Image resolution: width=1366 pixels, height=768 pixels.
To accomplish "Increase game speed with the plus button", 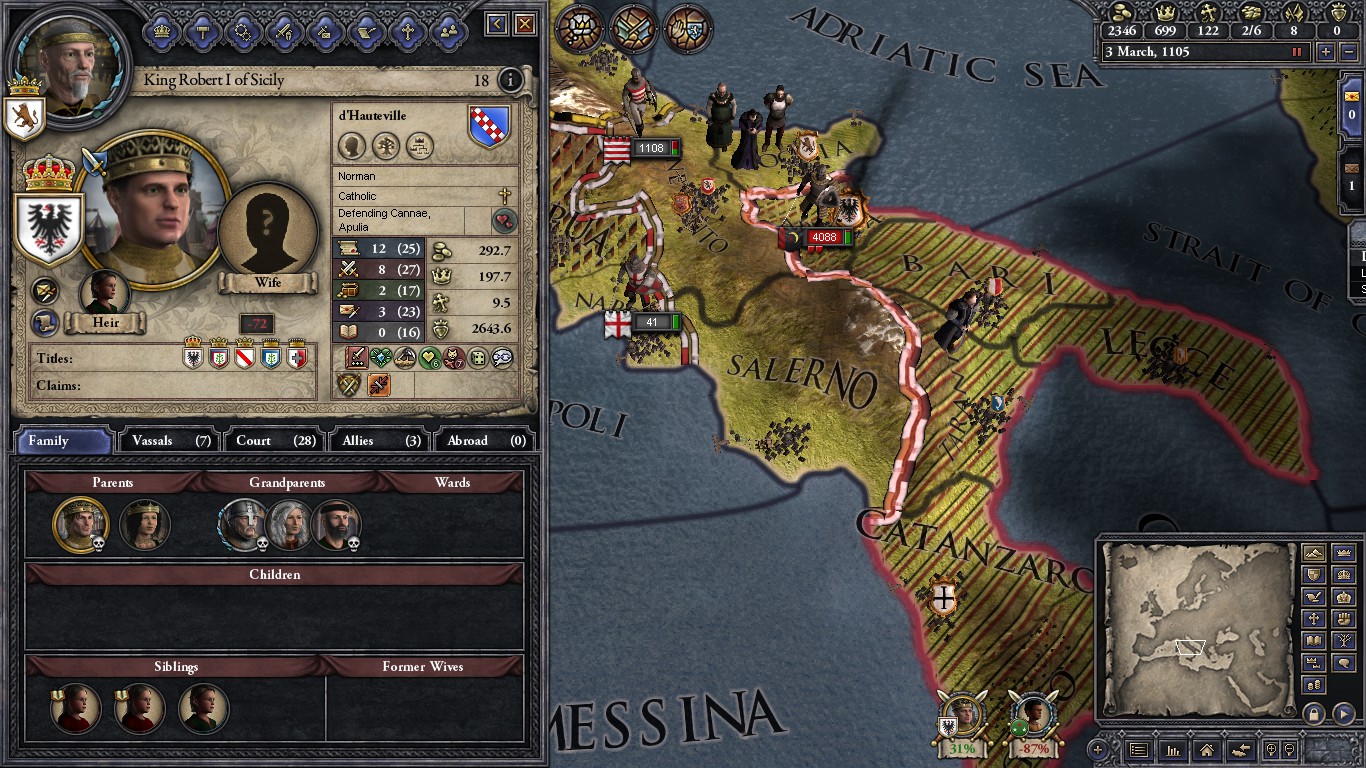I will (1326, 52).
